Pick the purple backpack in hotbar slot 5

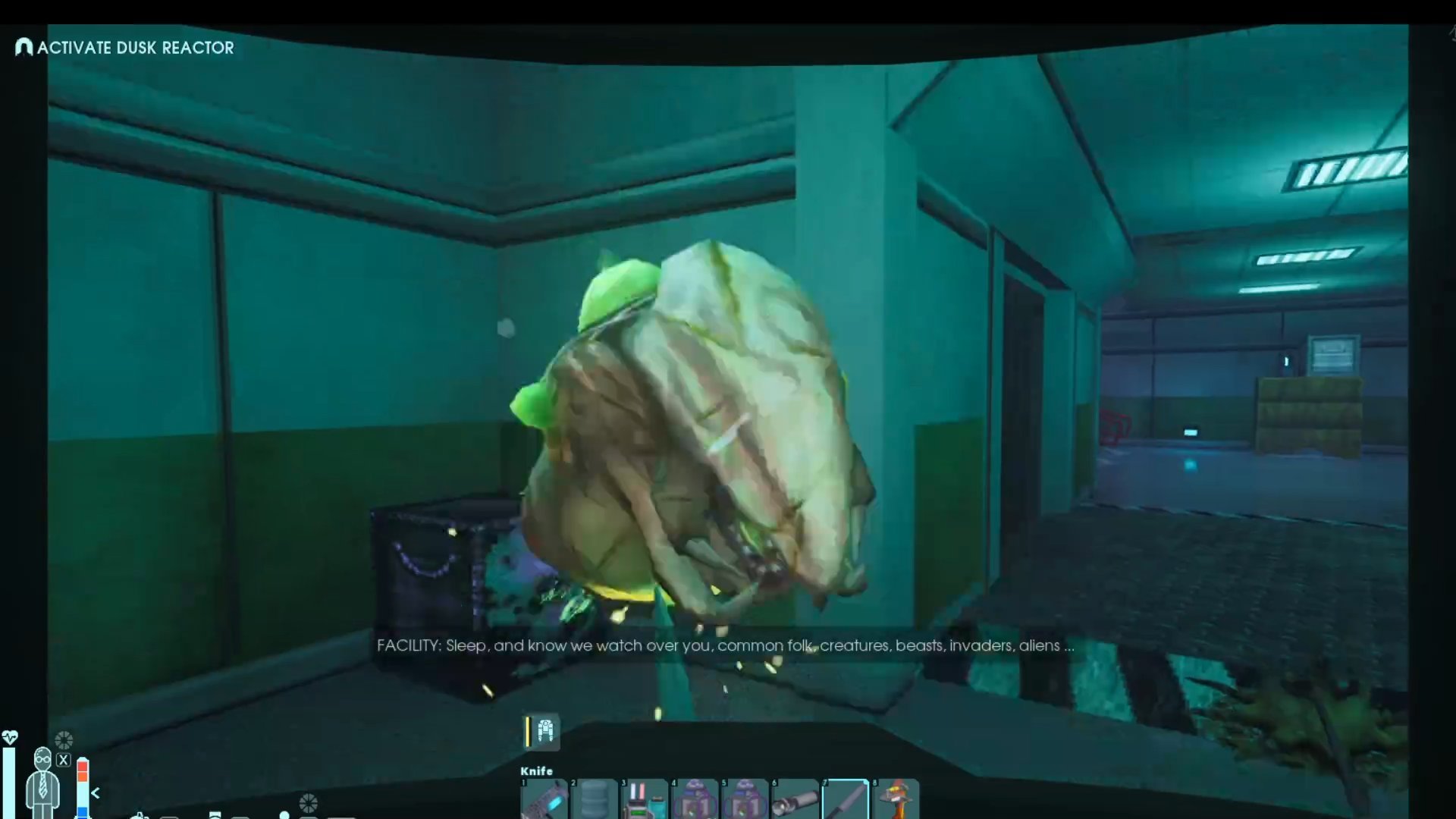tap(745, 800)
